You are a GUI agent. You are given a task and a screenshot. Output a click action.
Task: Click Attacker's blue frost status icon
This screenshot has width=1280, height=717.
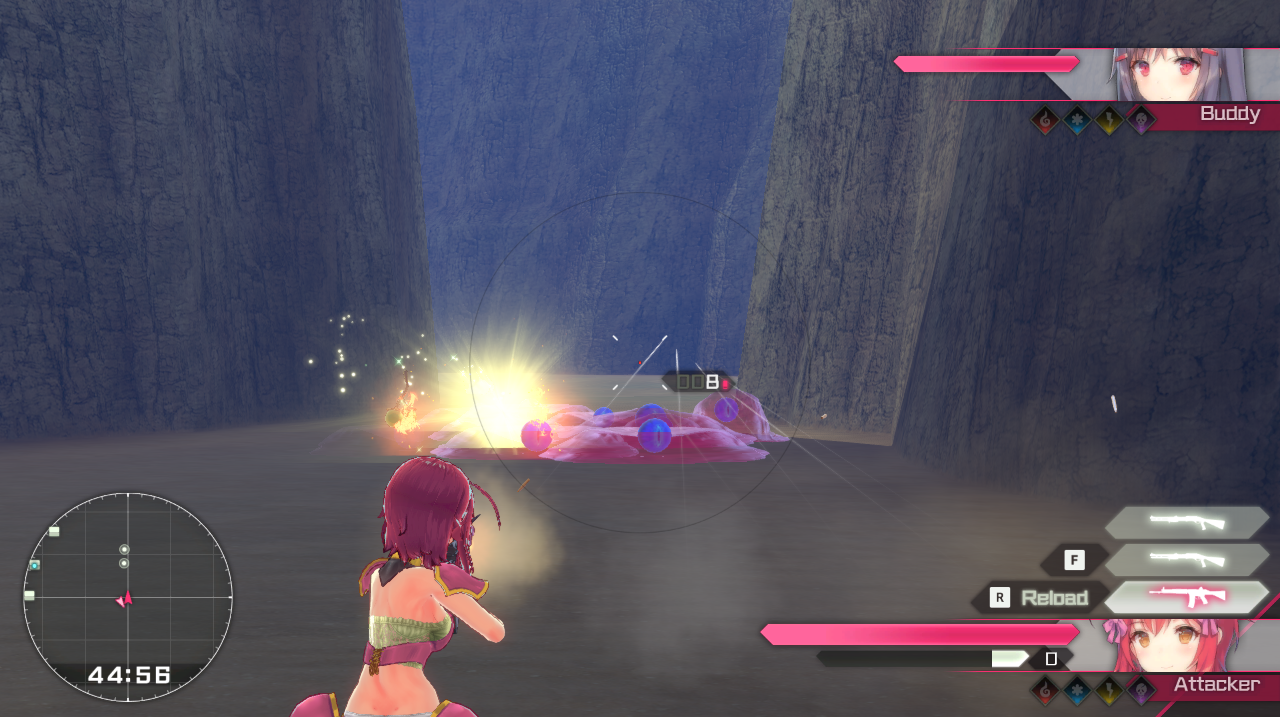pos(1078,689)
